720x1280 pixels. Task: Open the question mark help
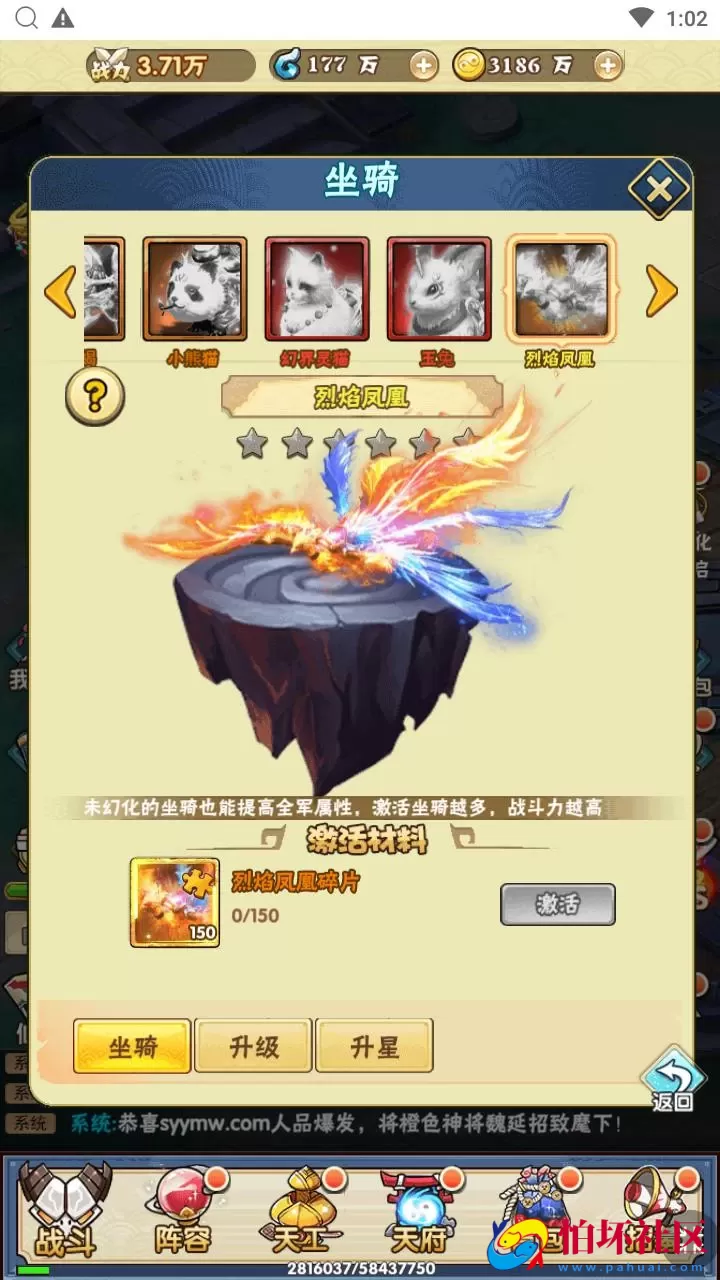[95, 397]
